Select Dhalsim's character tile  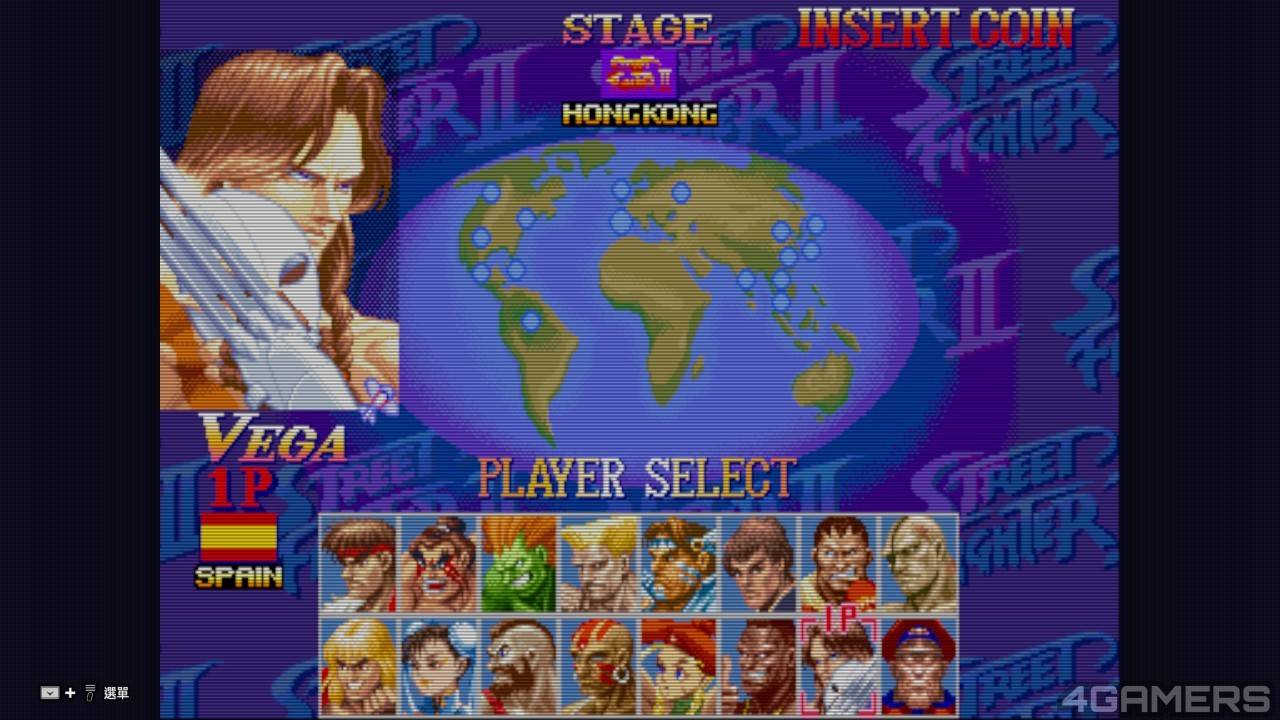click(599, 665)
